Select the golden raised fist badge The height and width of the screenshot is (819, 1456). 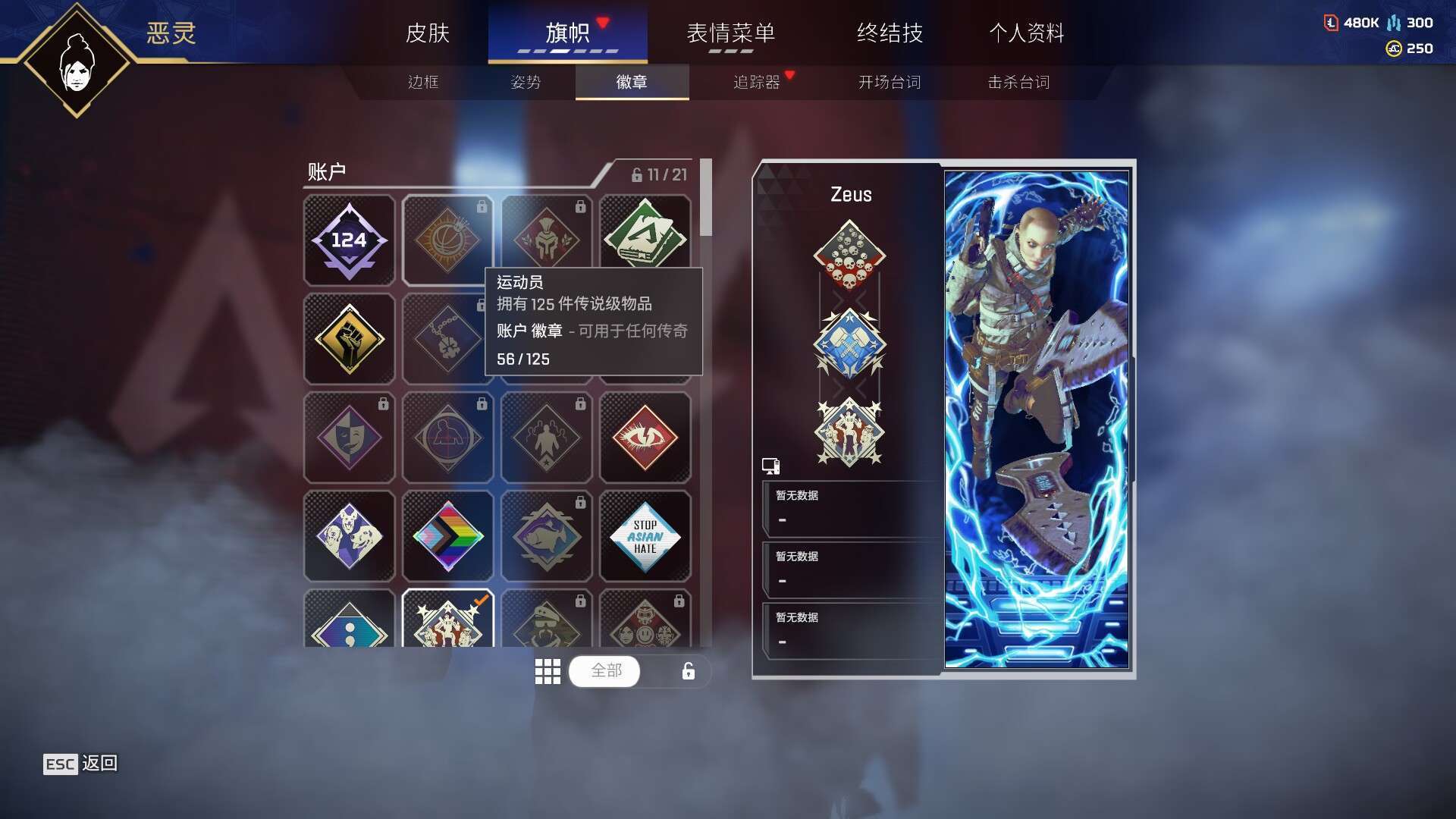(349, 339)
